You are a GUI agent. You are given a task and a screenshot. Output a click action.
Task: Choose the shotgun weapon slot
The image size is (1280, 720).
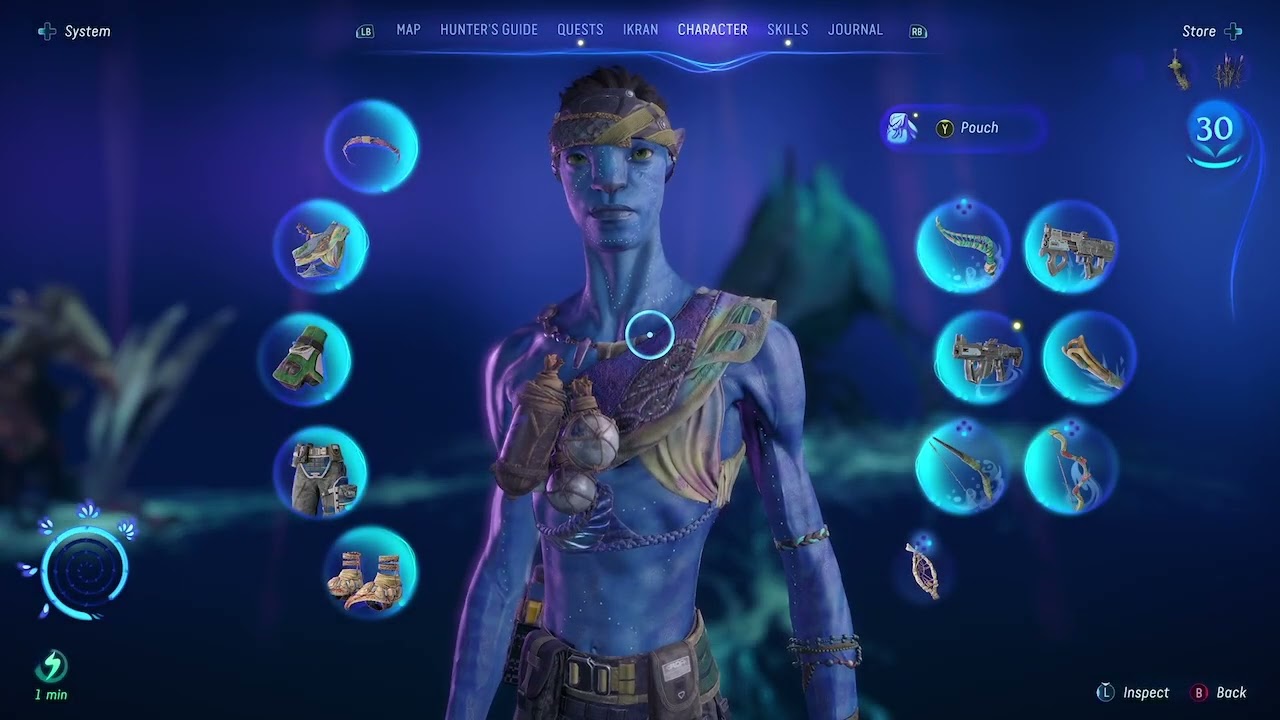(x=981, y=356)
